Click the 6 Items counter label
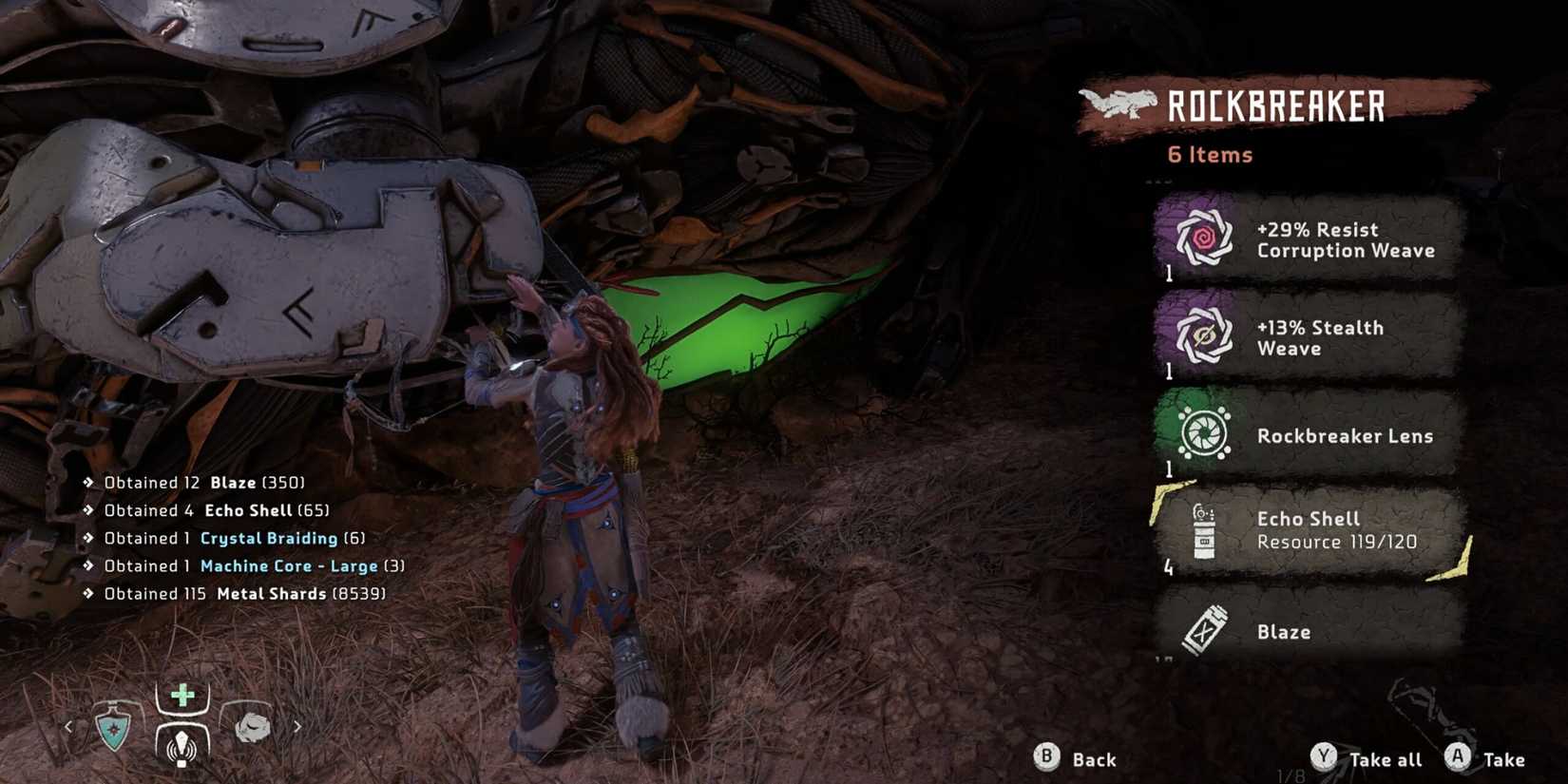Screen dimensions: 1568x784 (1209, 154)
